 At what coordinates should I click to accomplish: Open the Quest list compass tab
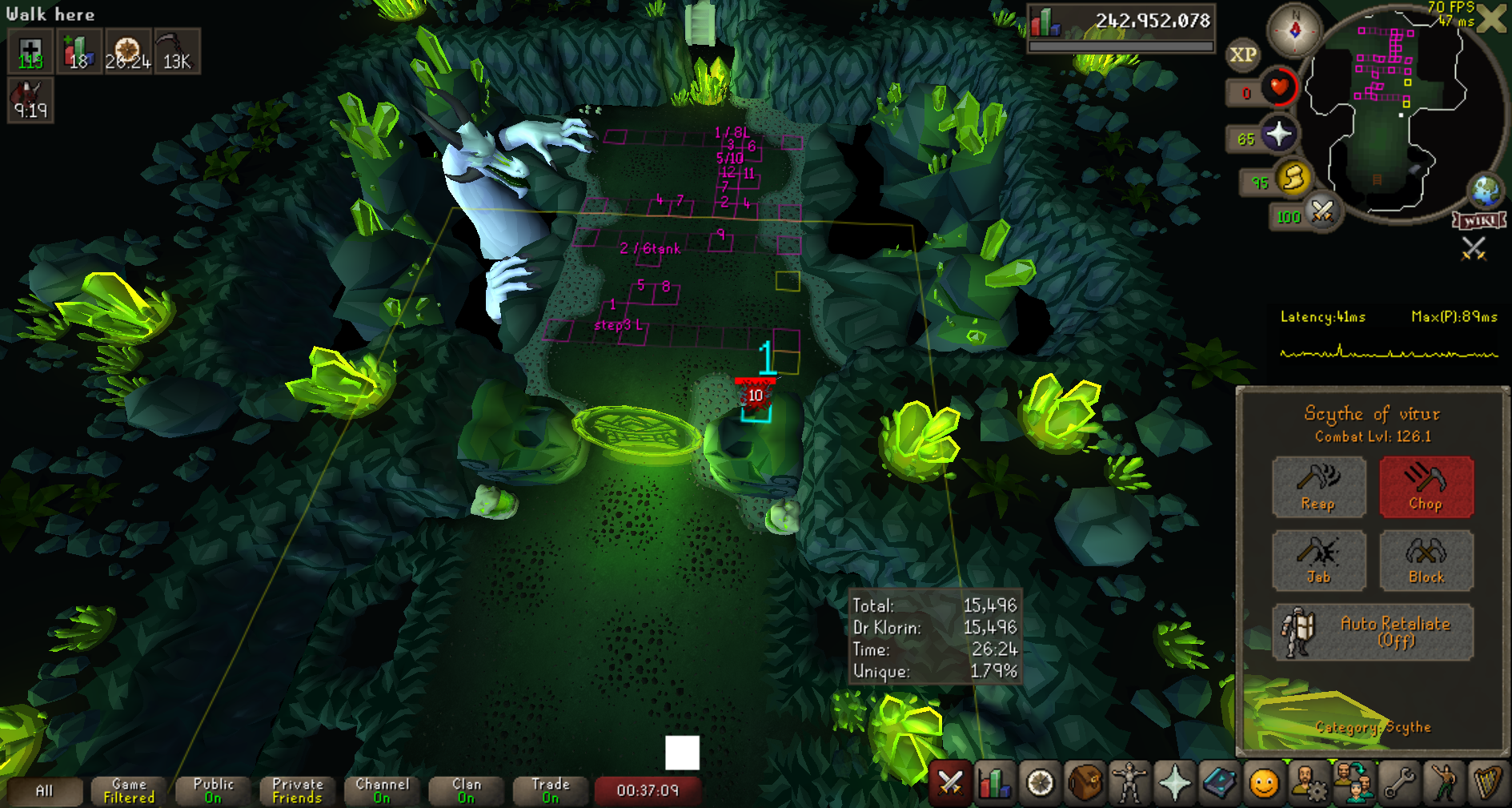pyautogui.click(x=1040, y=782)
